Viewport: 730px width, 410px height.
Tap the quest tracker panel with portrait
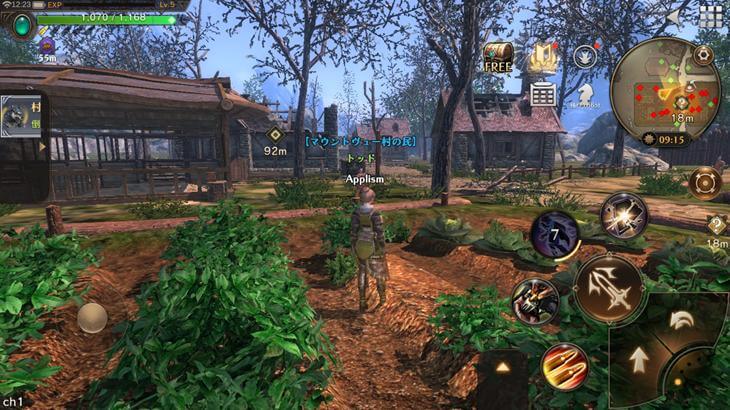[22, 131]
